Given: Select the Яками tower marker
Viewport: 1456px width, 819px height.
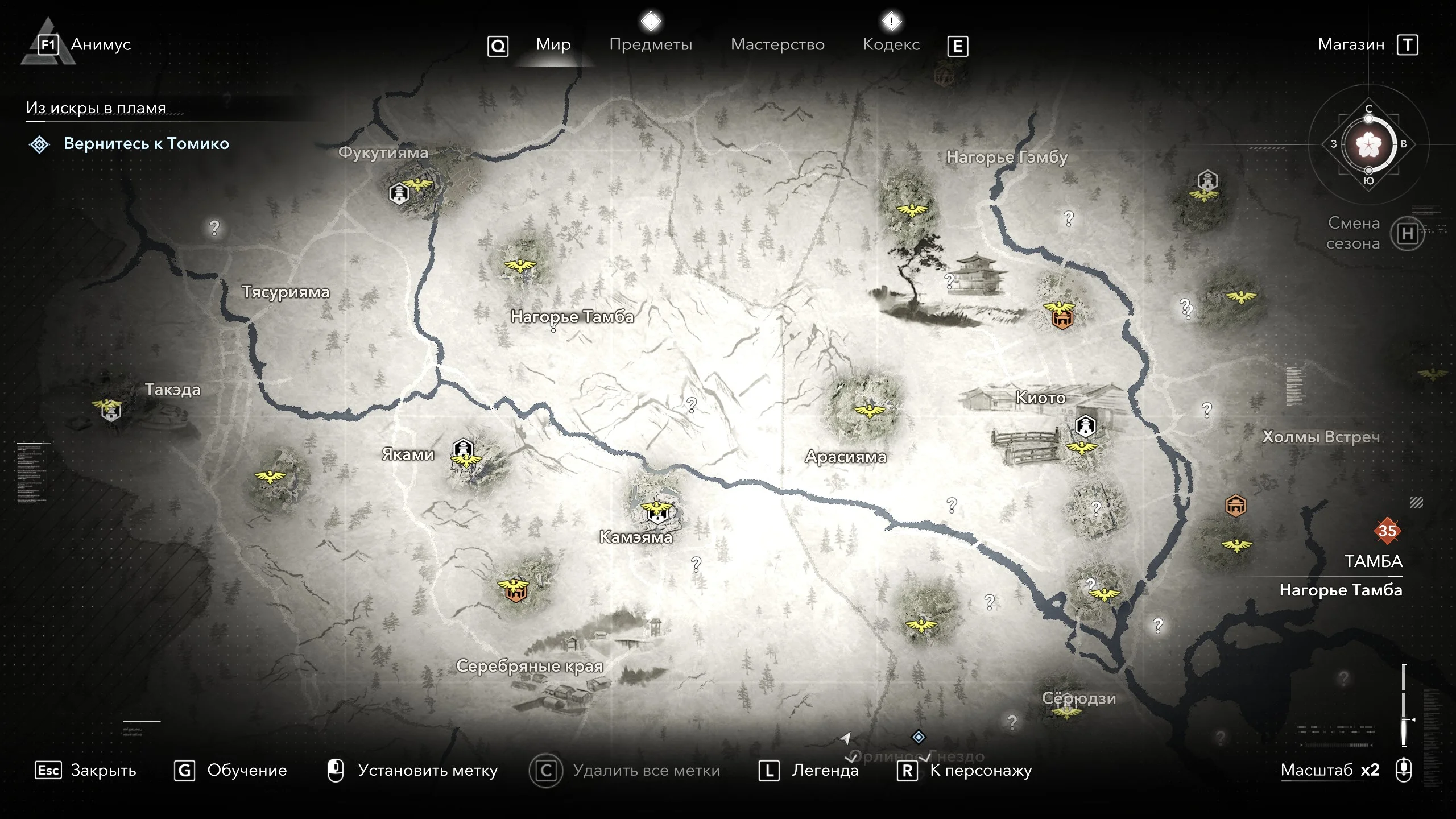Looking at the screenshot, I should pyautogui.click(x=463, y=448).
